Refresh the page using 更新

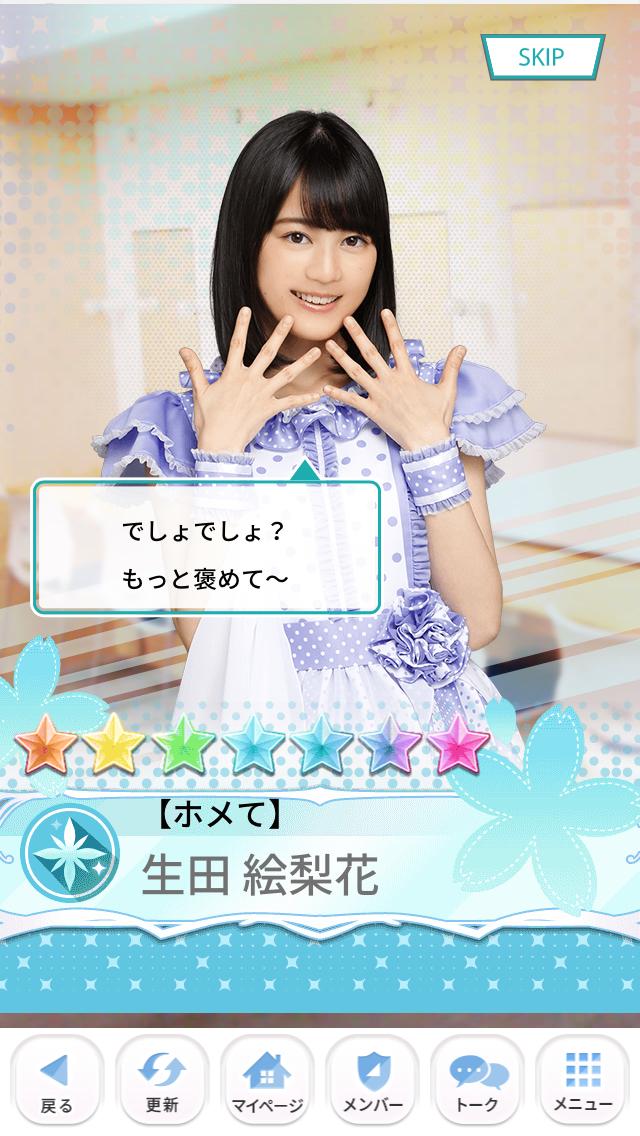(163, 1083)
